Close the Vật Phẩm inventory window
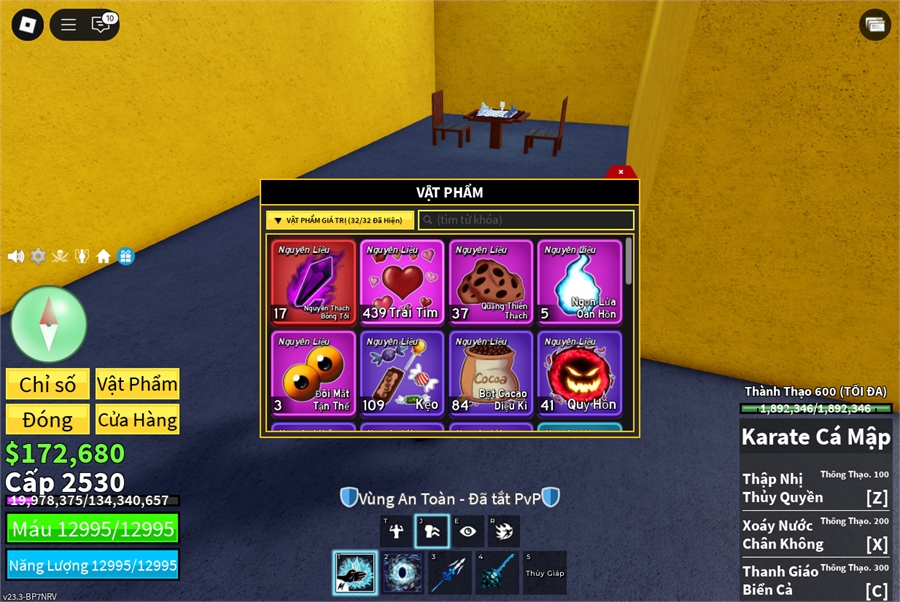Screen dimensions: 900x602 (x=621, y=172)
